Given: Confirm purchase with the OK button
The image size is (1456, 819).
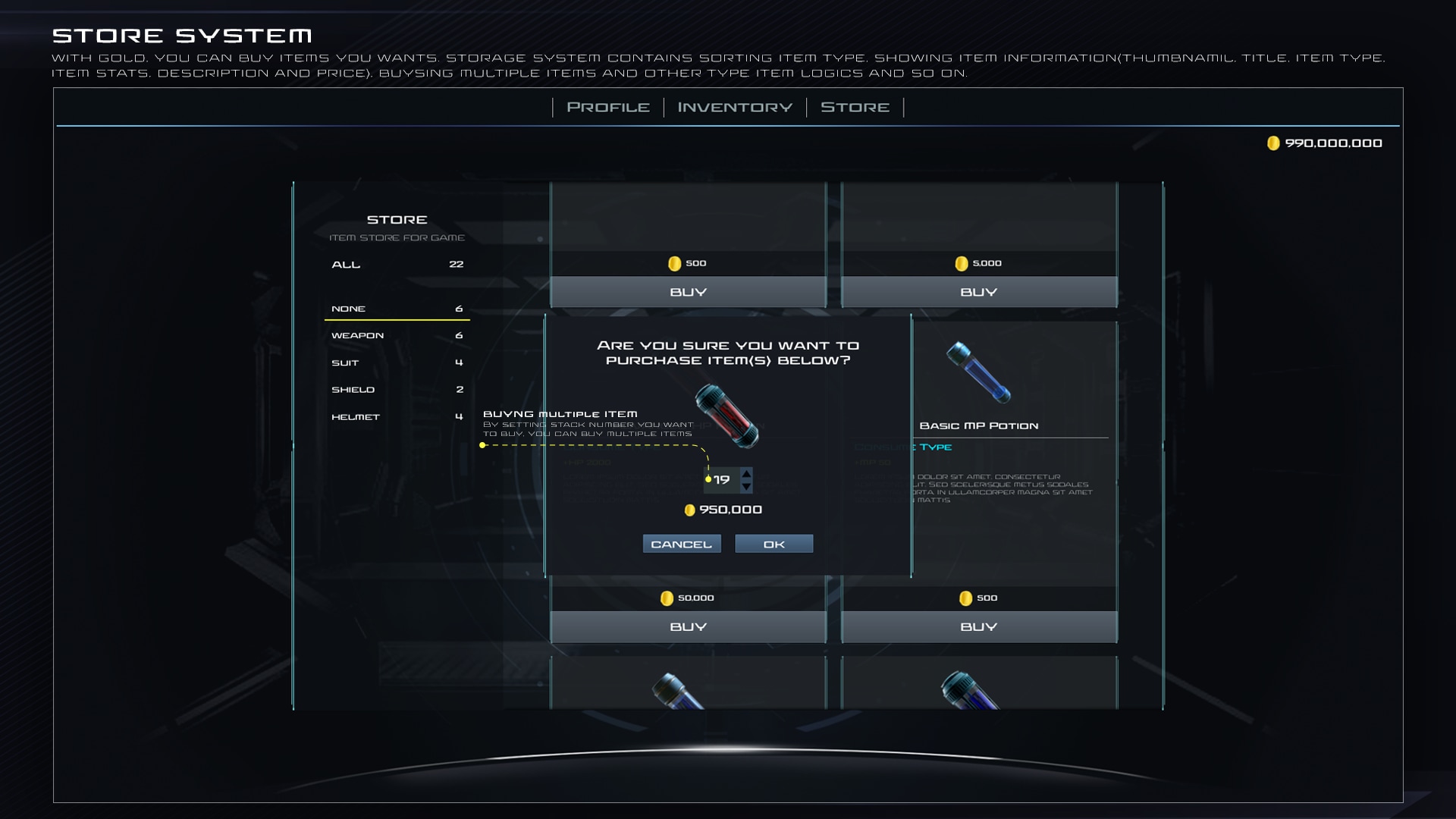Looking at the screenshot, I should pyautogui.click(x=773, y=543).
